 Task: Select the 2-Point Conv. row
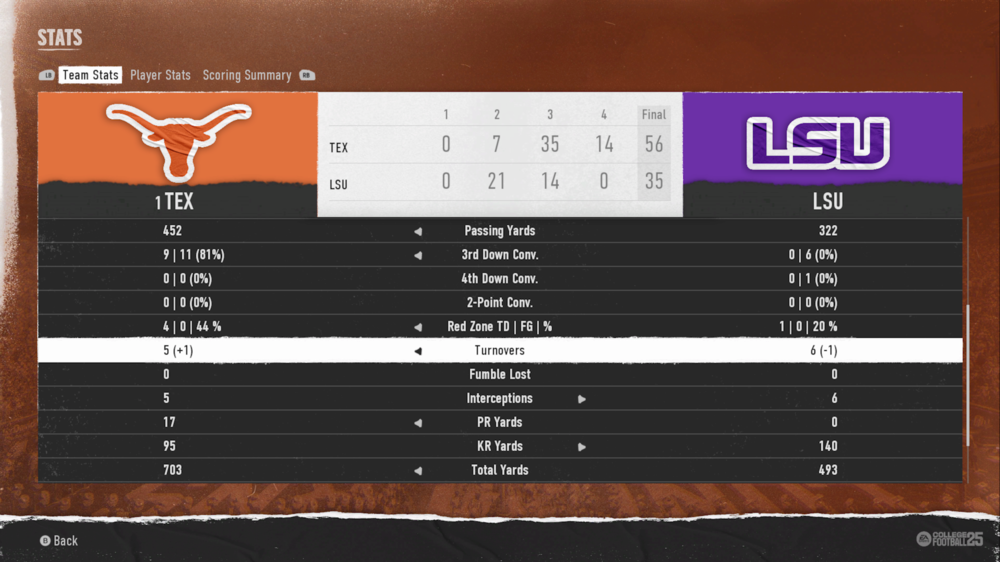(x=500, y=303)
